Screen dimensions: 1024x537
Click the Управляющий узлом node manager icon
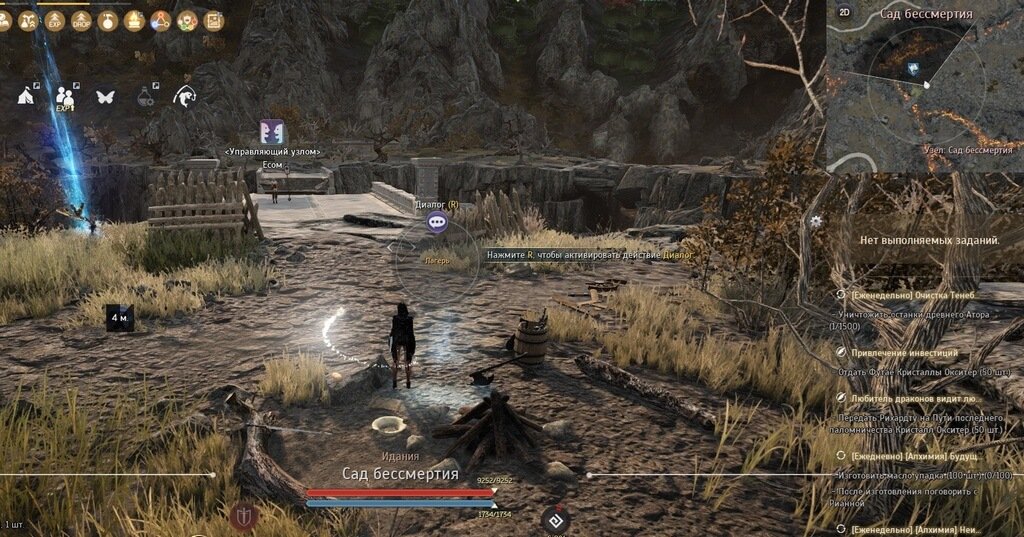[x=272, y=132]
